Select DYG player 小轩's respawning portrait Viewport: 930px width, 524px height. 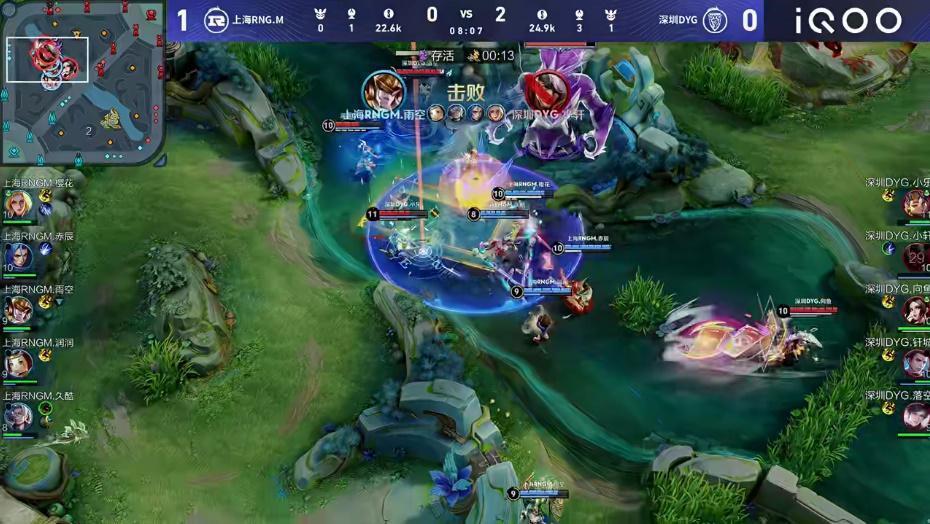914,257
